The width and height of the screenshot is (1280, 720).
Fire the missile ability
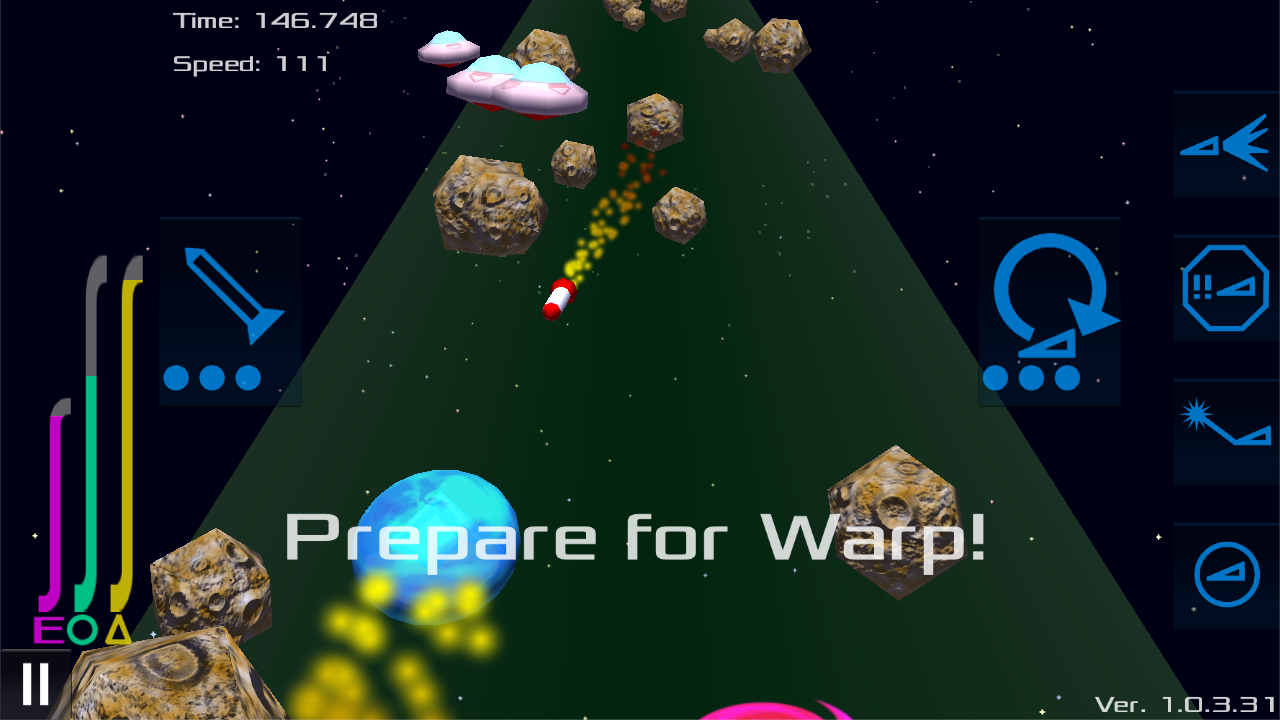(230, 311)
